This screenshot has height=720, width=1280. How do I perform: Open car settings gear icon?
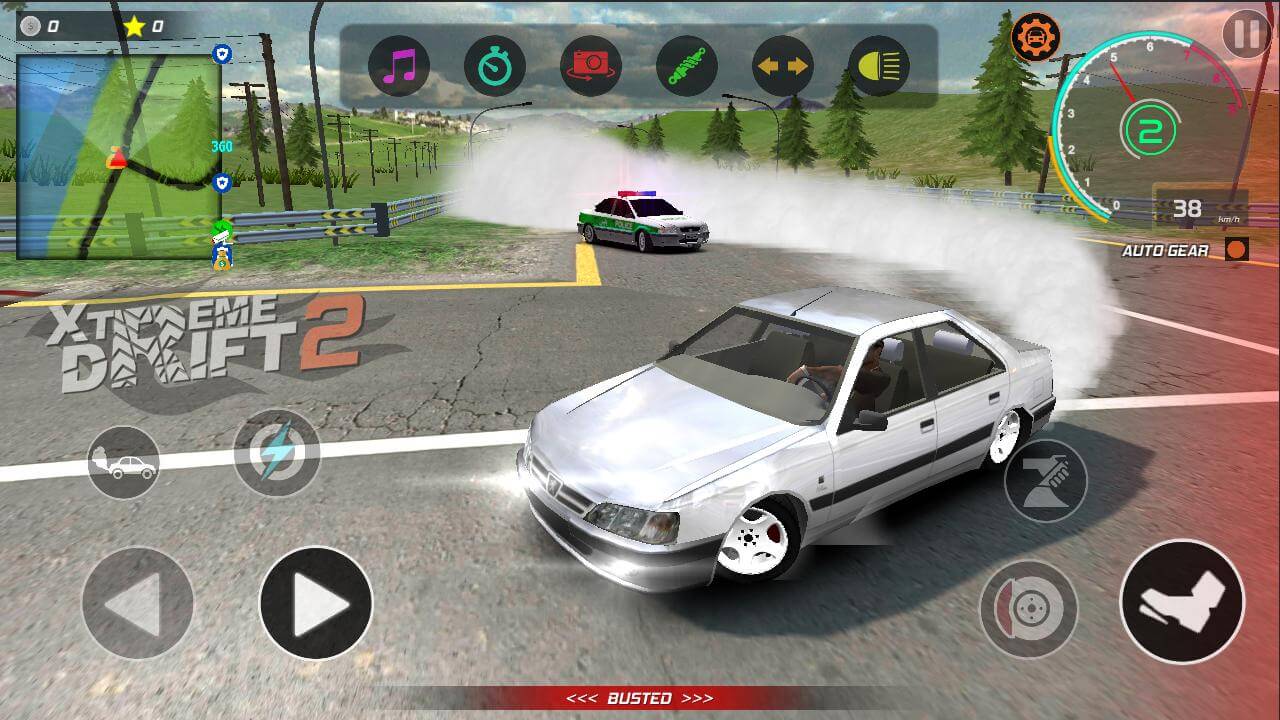1037,35
